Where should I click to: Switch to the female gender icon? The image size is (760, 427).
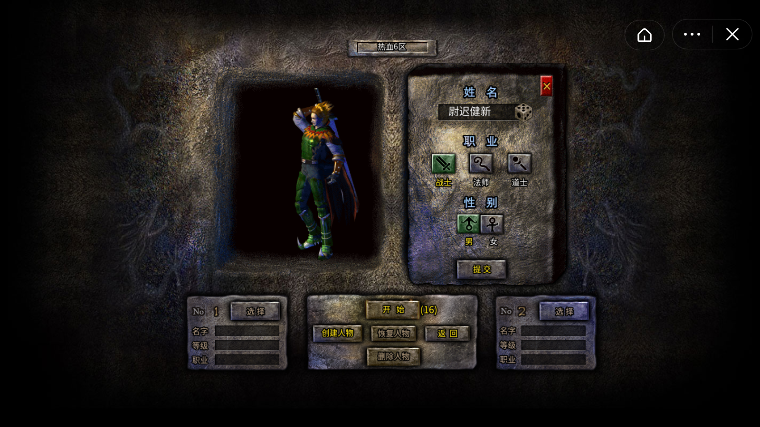coord(492,223)
